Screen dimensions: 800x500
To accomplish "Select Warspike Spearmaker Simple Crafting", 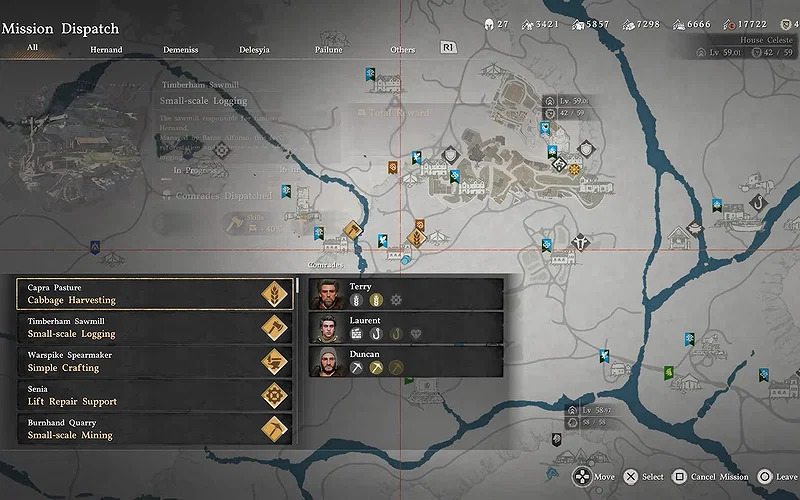I will click(155, 362).
